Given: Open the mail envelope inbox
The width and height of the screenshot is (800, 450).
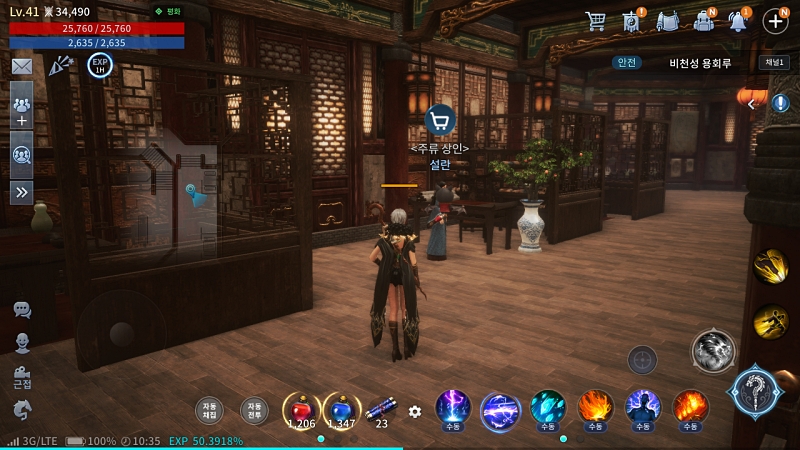Looking at the screenshot, I should pyautogui.click(x=21, y=66).
